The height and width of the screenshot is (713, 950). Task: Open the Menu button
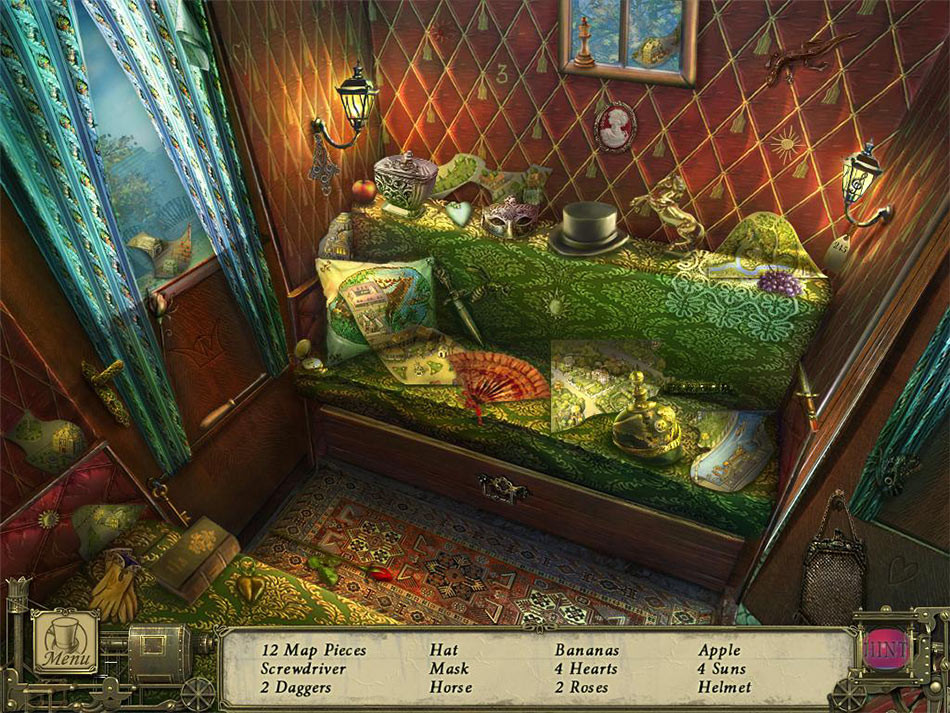[x=66, y=643]
